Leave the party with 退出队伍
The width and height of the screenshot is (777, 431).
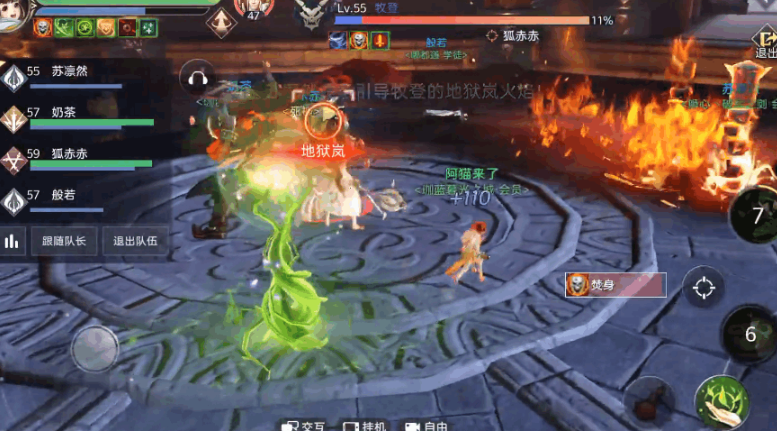click(133, 241)
